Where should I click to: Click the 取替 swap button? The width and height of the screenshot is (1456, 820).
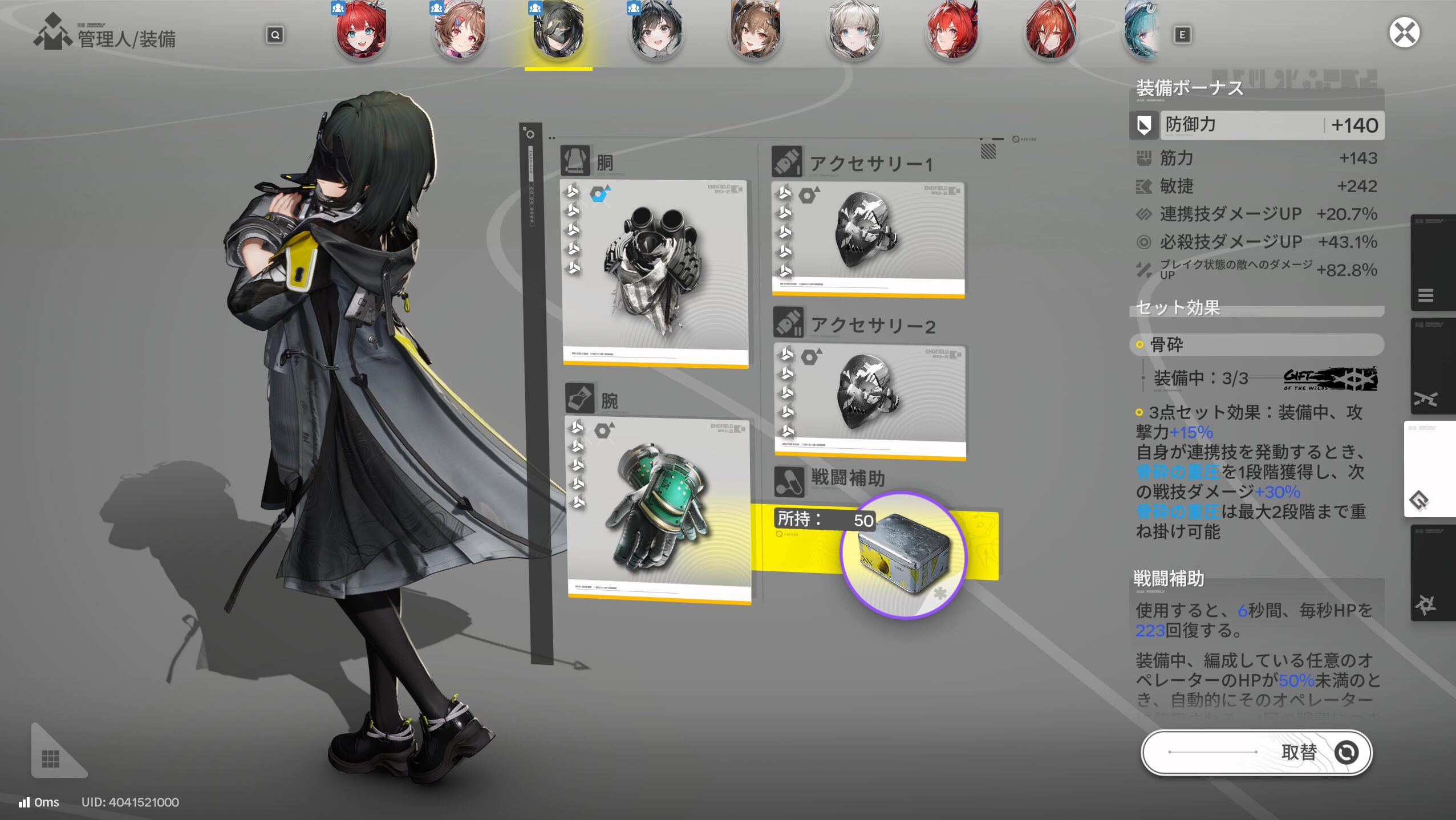1256,752
